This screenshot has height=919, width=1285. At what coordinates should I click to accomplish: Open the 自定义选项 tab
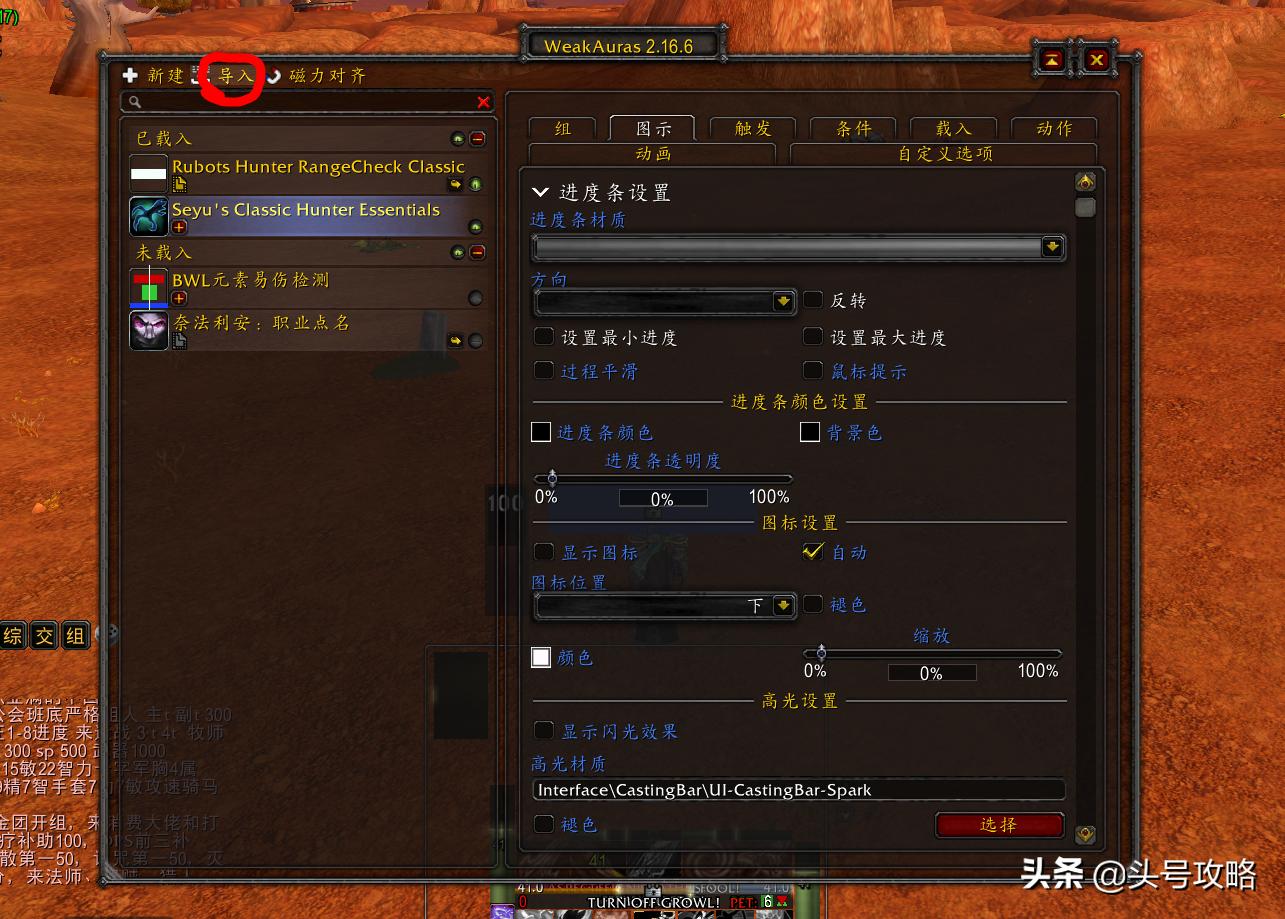940,153
